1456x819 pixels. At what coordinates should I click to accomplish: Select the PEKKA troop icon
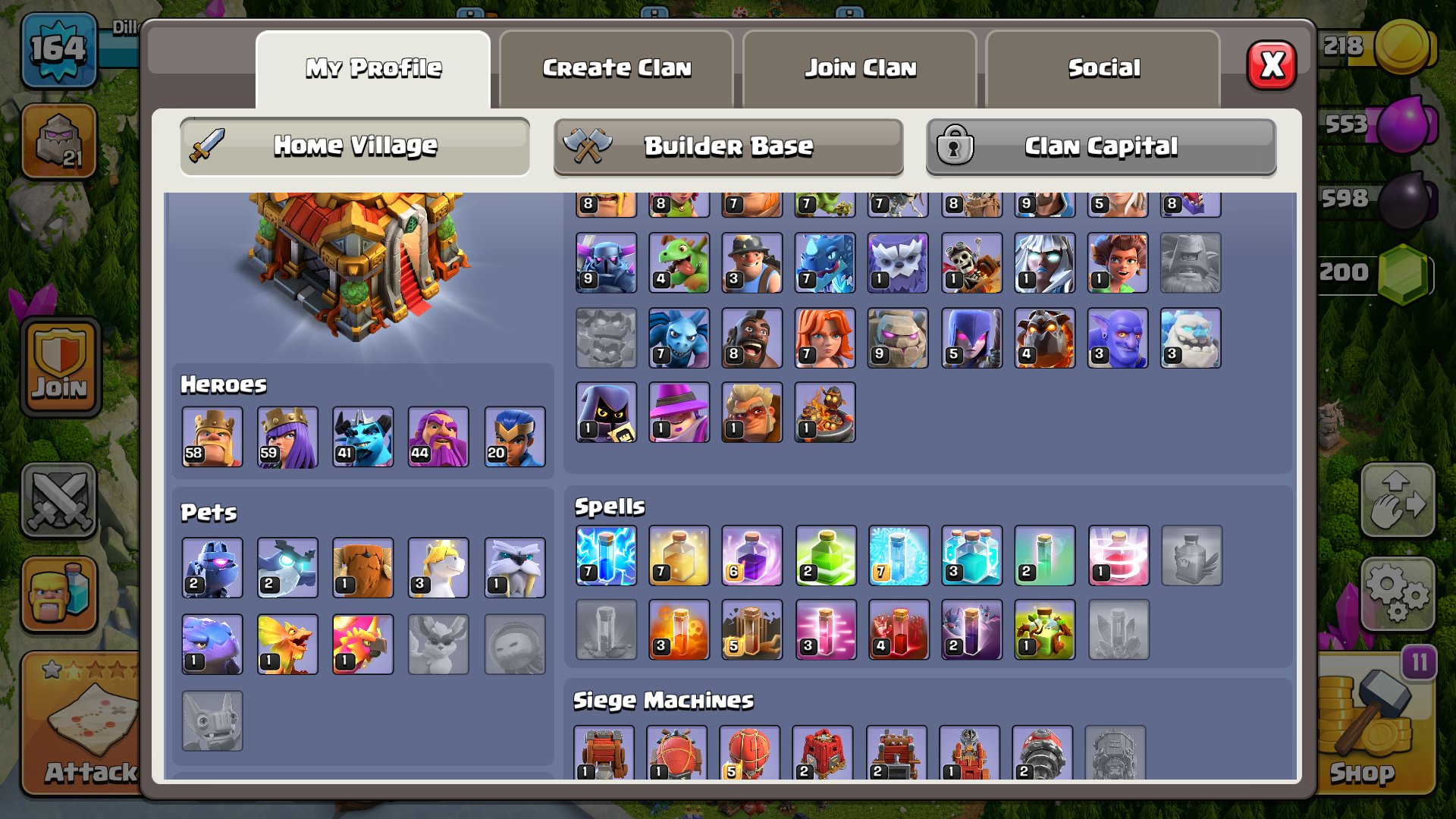tap(606, 262)
